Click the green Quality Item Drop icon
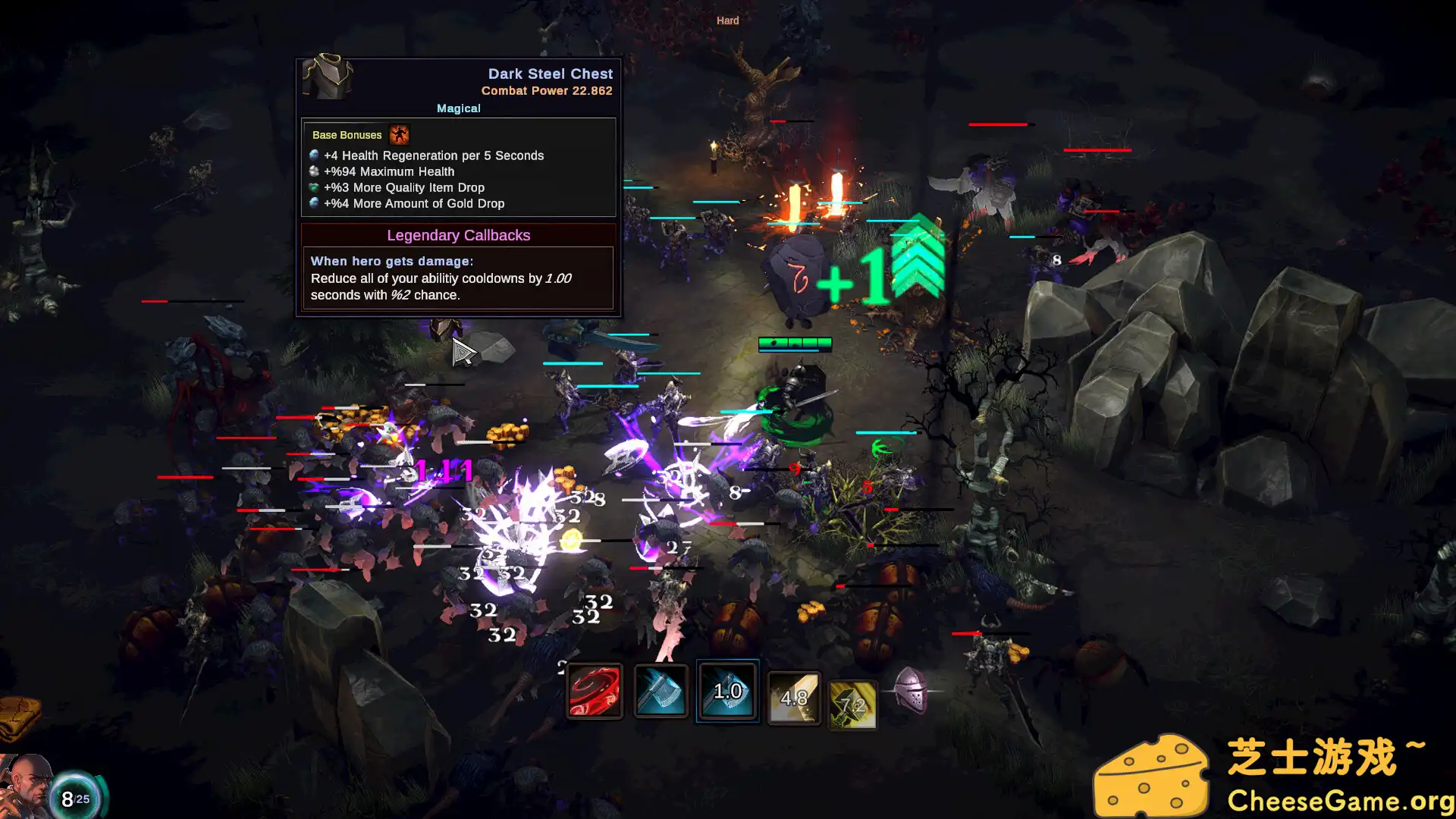 315,187
